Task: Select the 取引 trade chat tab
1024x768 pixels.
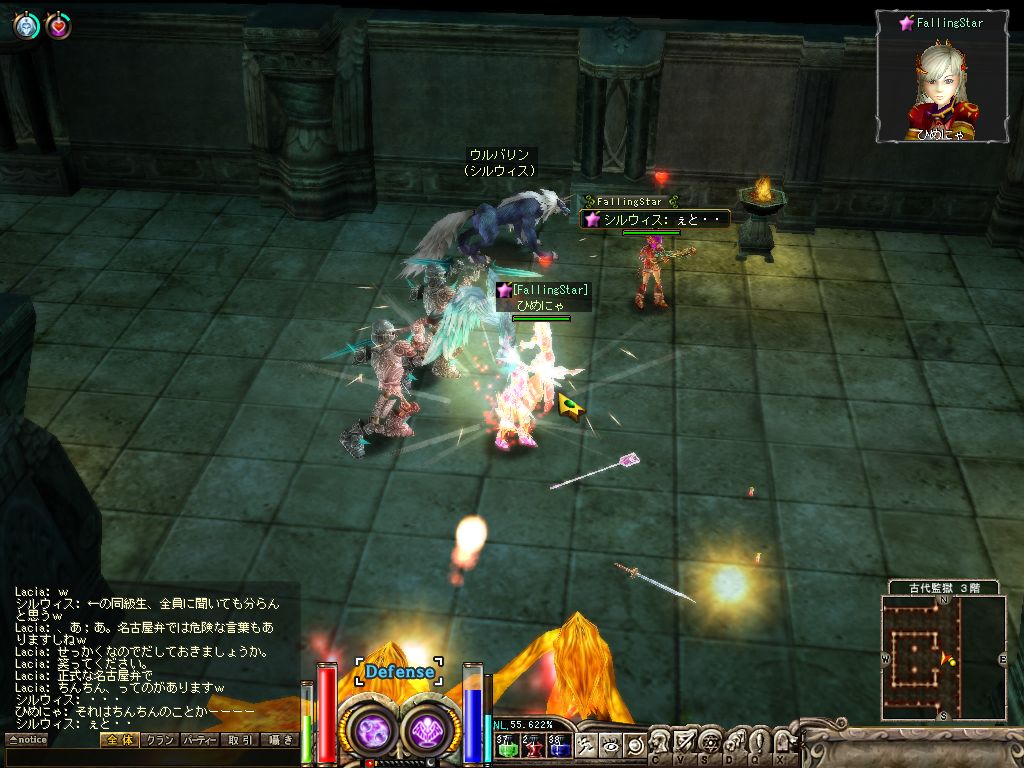Action: click(239, 740)
